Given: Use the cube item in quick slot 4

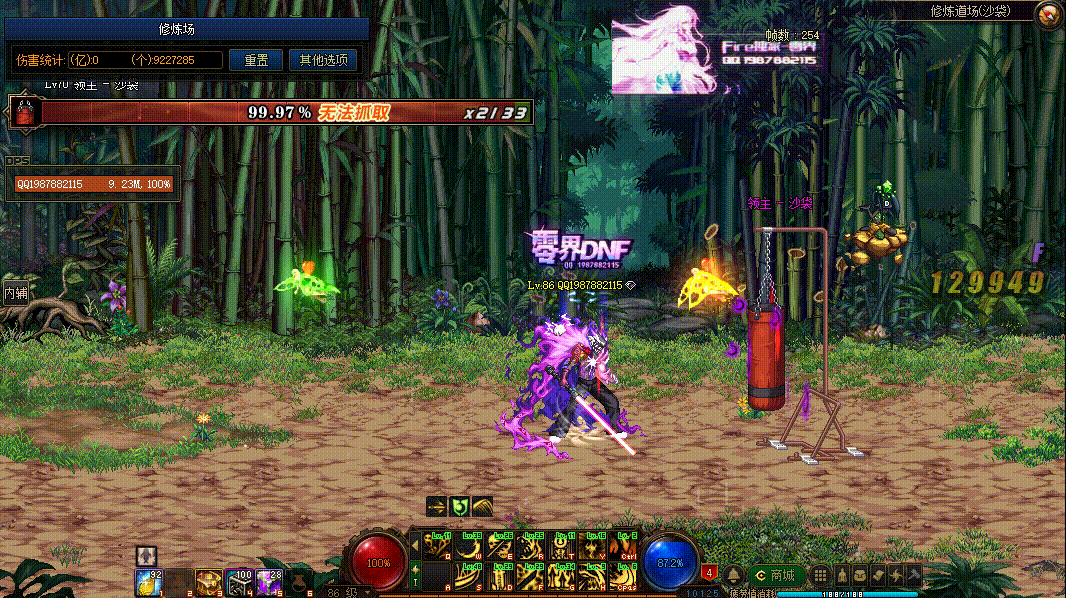Looking at the screenshot, I should 238,580.
